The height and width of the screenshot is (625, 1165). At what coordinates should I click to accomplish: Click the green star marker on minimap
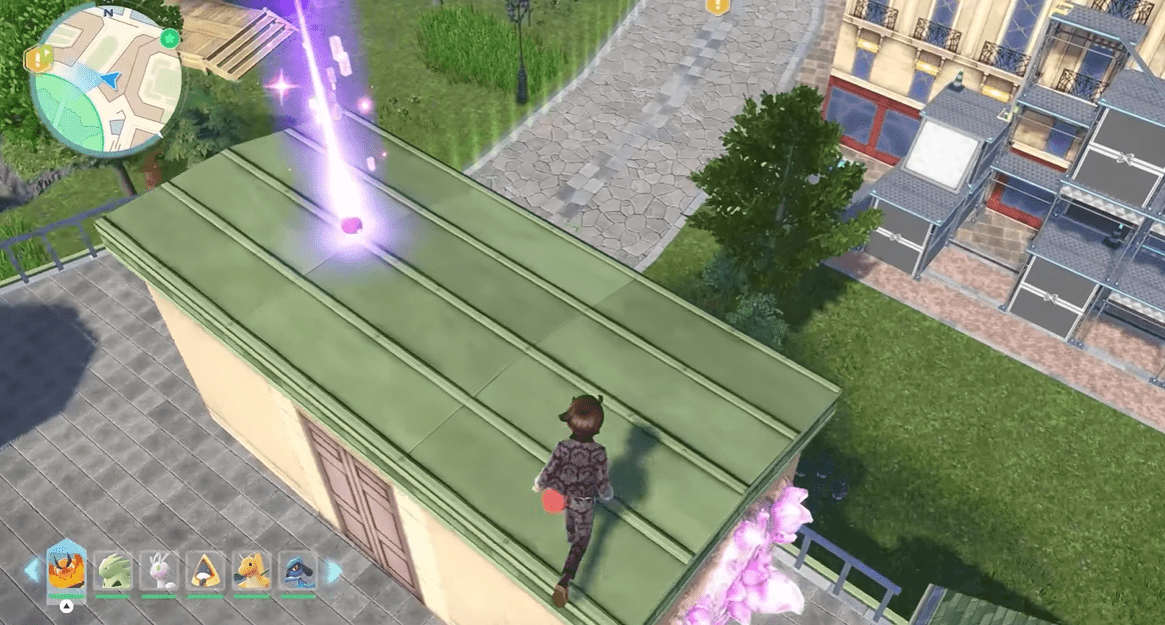169,39
